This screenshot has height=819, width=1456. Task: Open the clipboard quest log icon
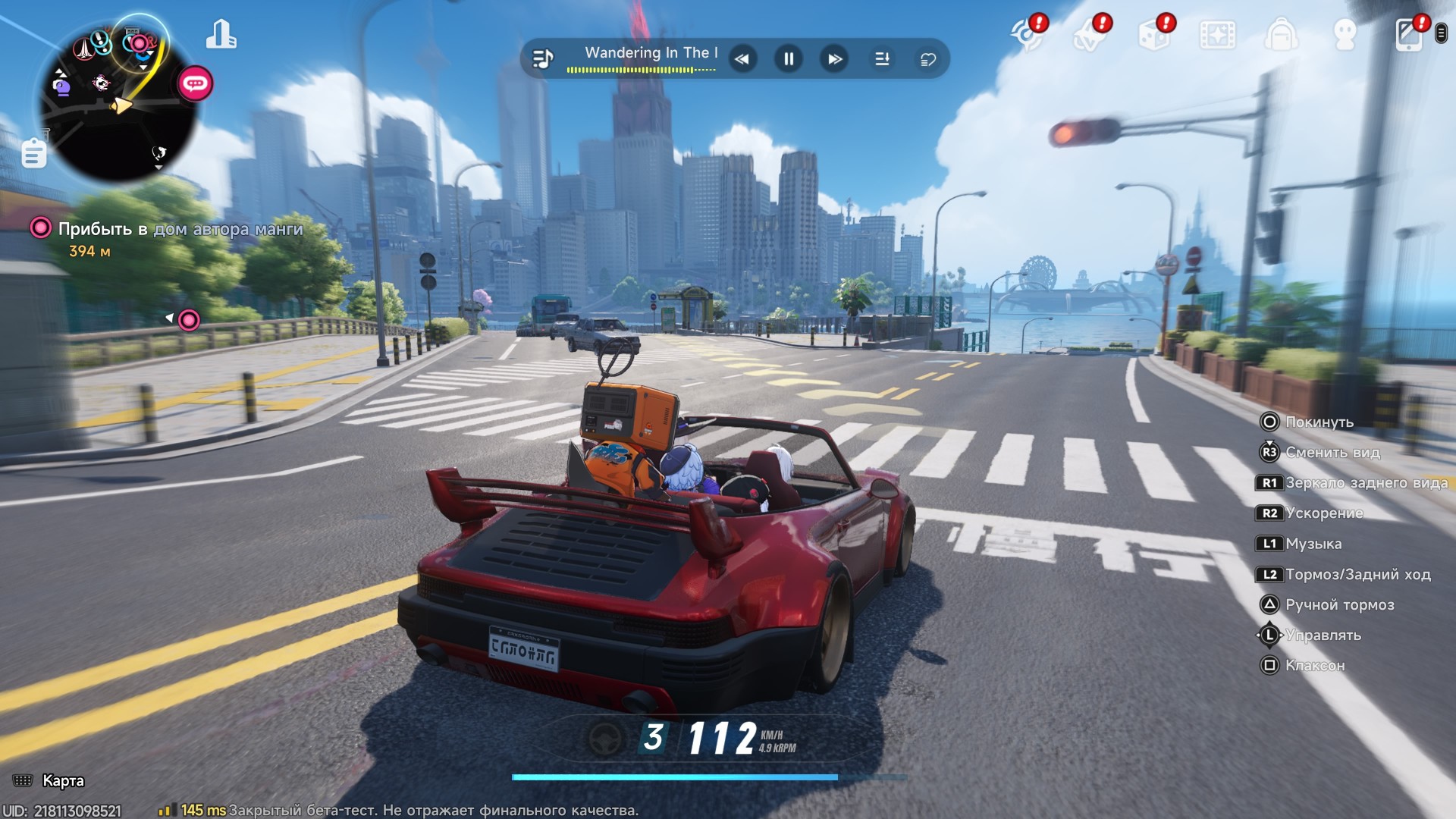point(33,154)
